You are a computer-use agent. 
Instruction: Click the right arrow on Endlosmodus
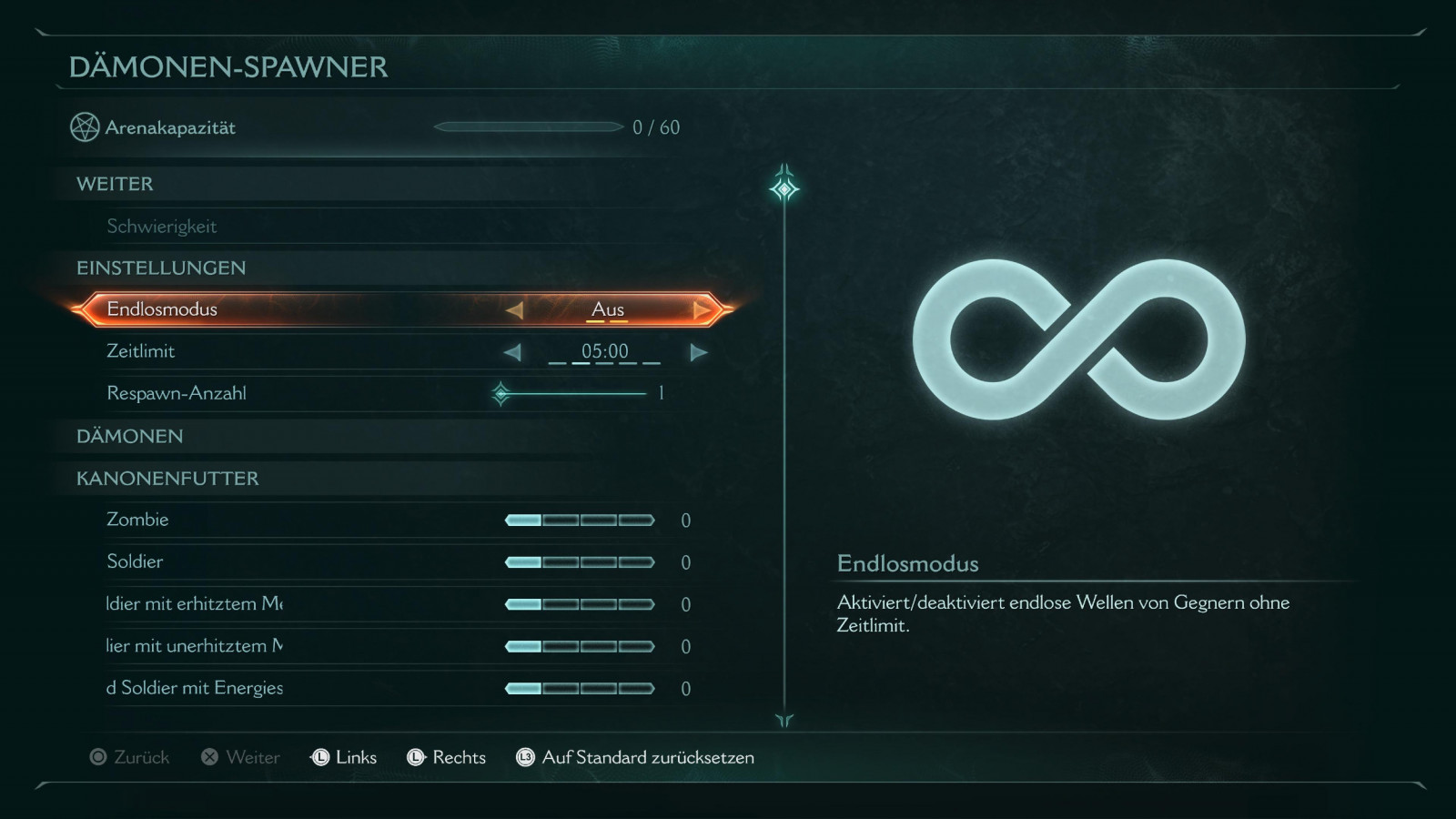point(702,310)
